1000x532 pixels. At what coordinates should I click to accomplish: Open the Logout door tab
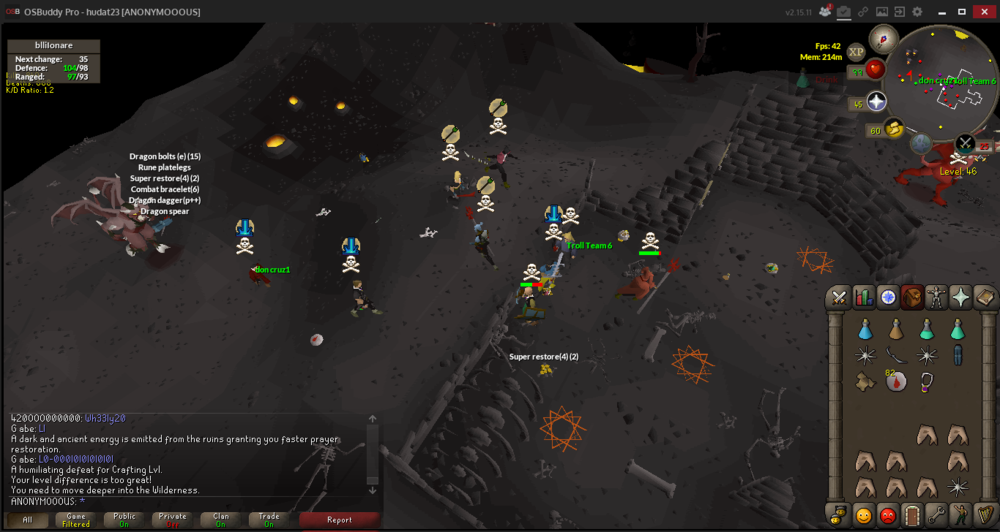coord(911,516)
